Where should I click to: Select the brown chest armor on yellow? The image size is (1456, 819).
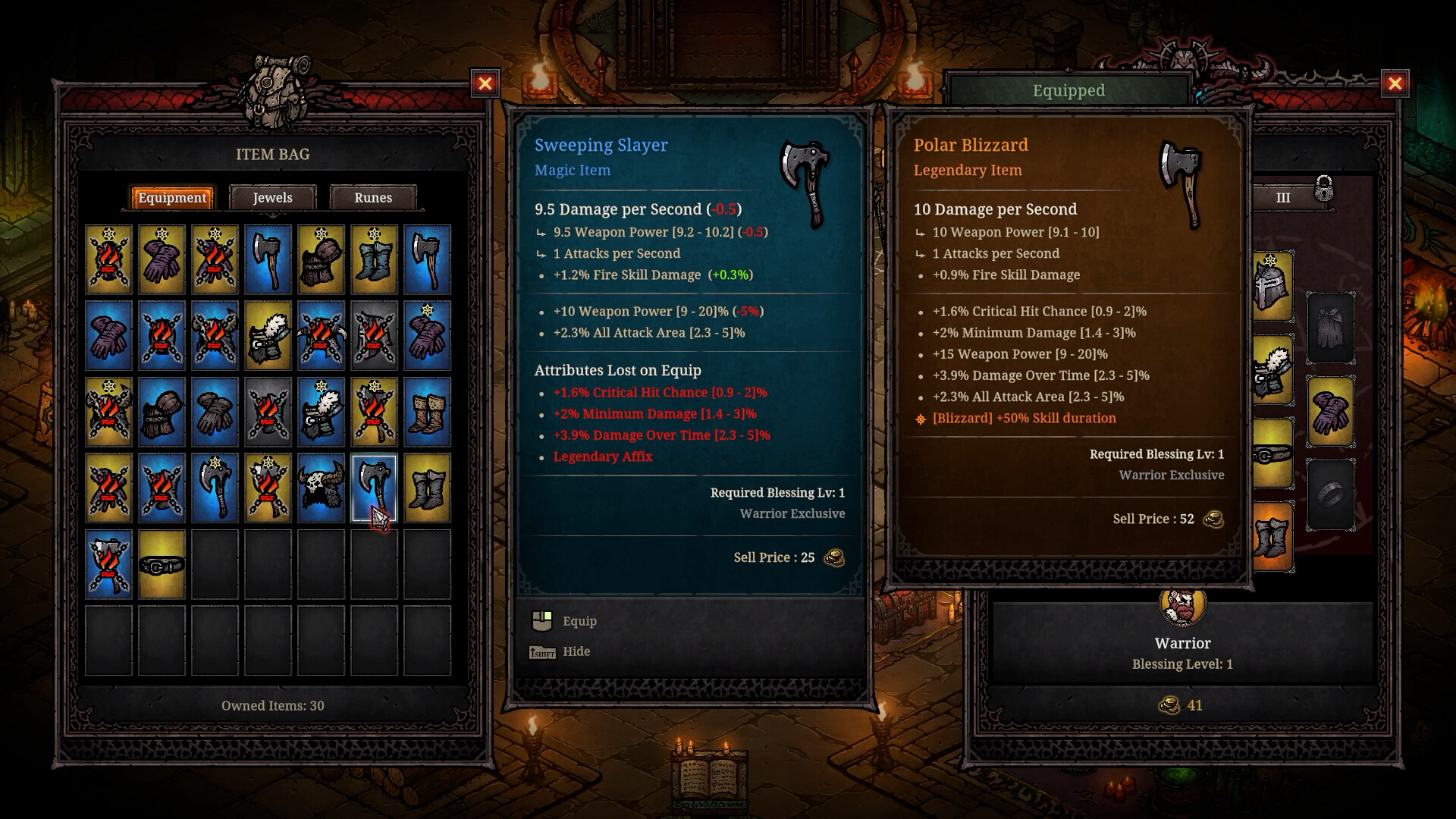point(321,259)
